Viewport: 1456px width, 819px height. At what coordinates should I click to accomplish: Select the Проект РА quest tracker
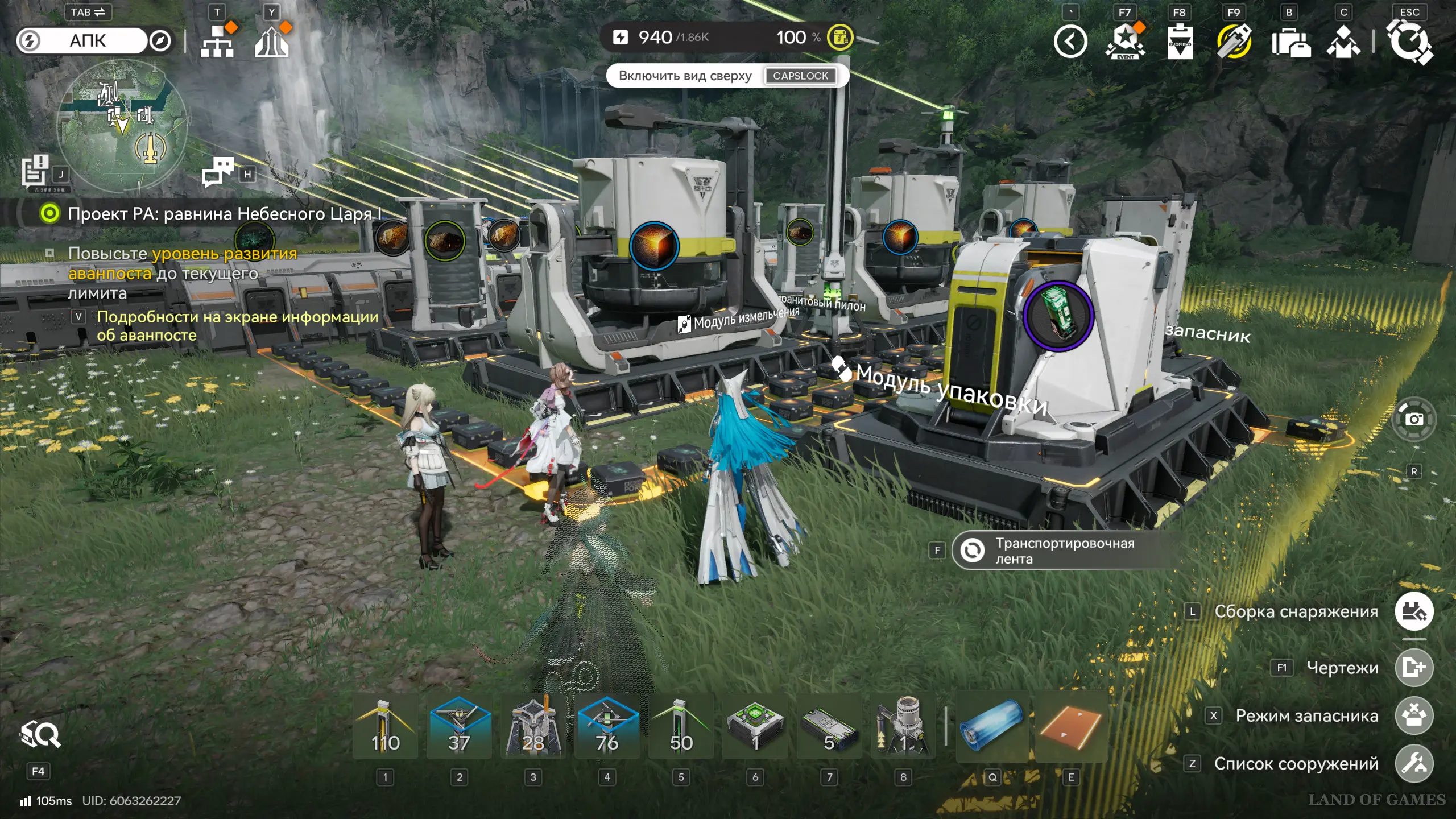pos(225,214)
